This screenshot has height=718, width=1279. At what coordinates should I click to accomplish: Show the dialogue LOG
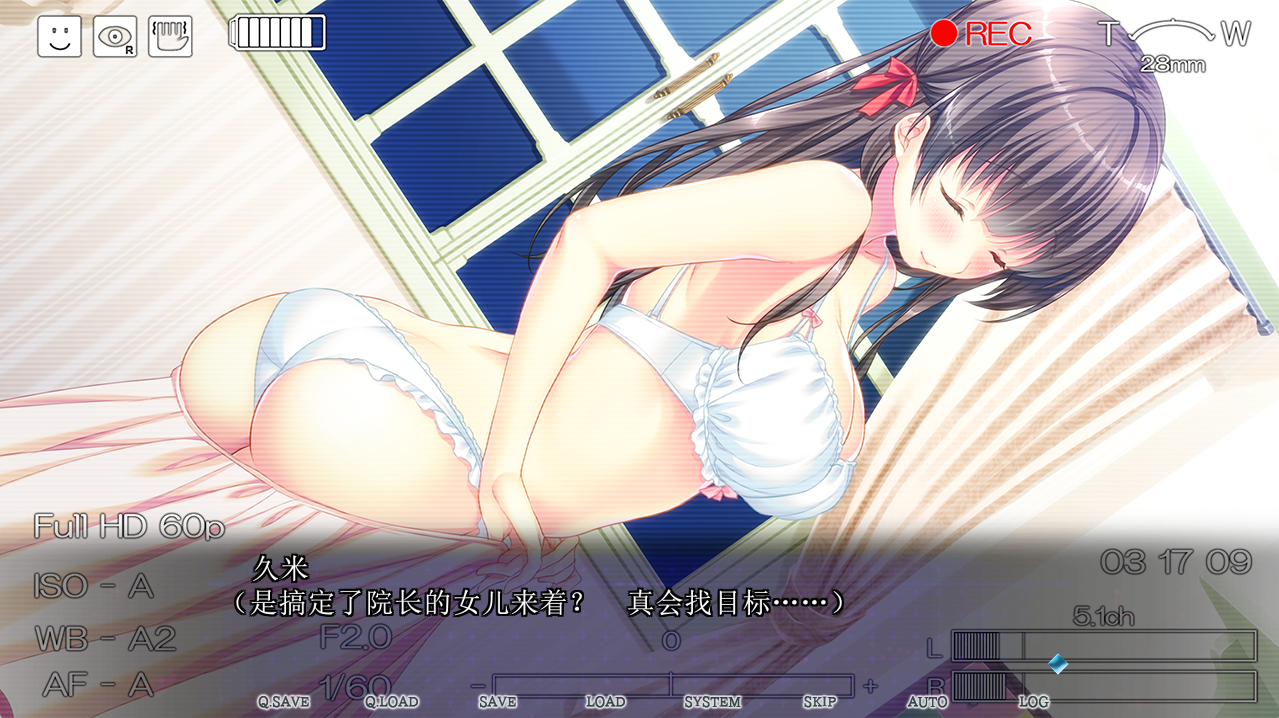[1034, 702]
